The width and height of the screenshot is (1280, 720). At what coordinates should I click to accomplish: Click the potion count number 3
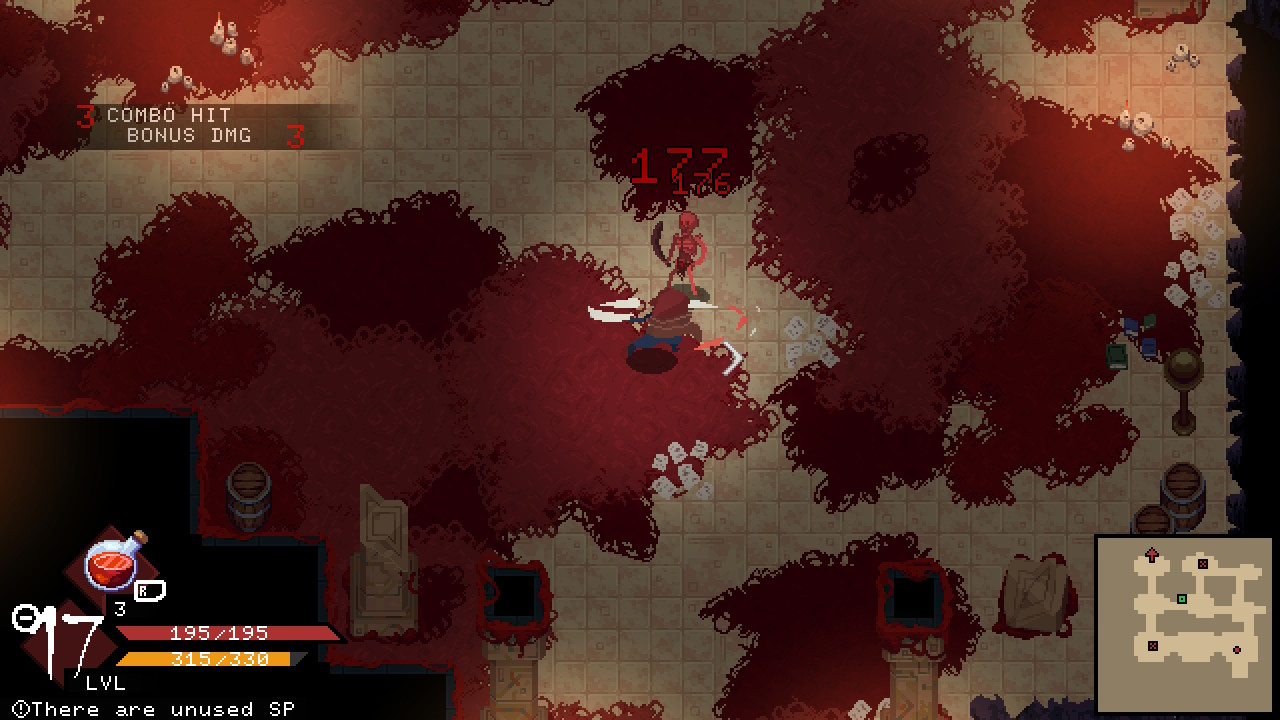pyautogui.click(x=120, y=608)
